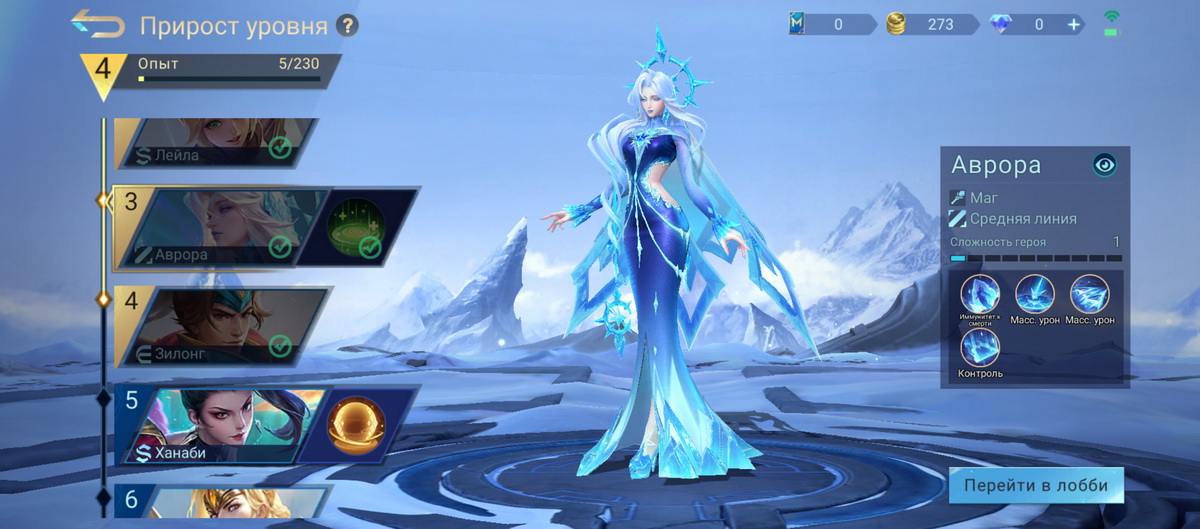Open the green spell reward next to Аврора

pos(358,228)
